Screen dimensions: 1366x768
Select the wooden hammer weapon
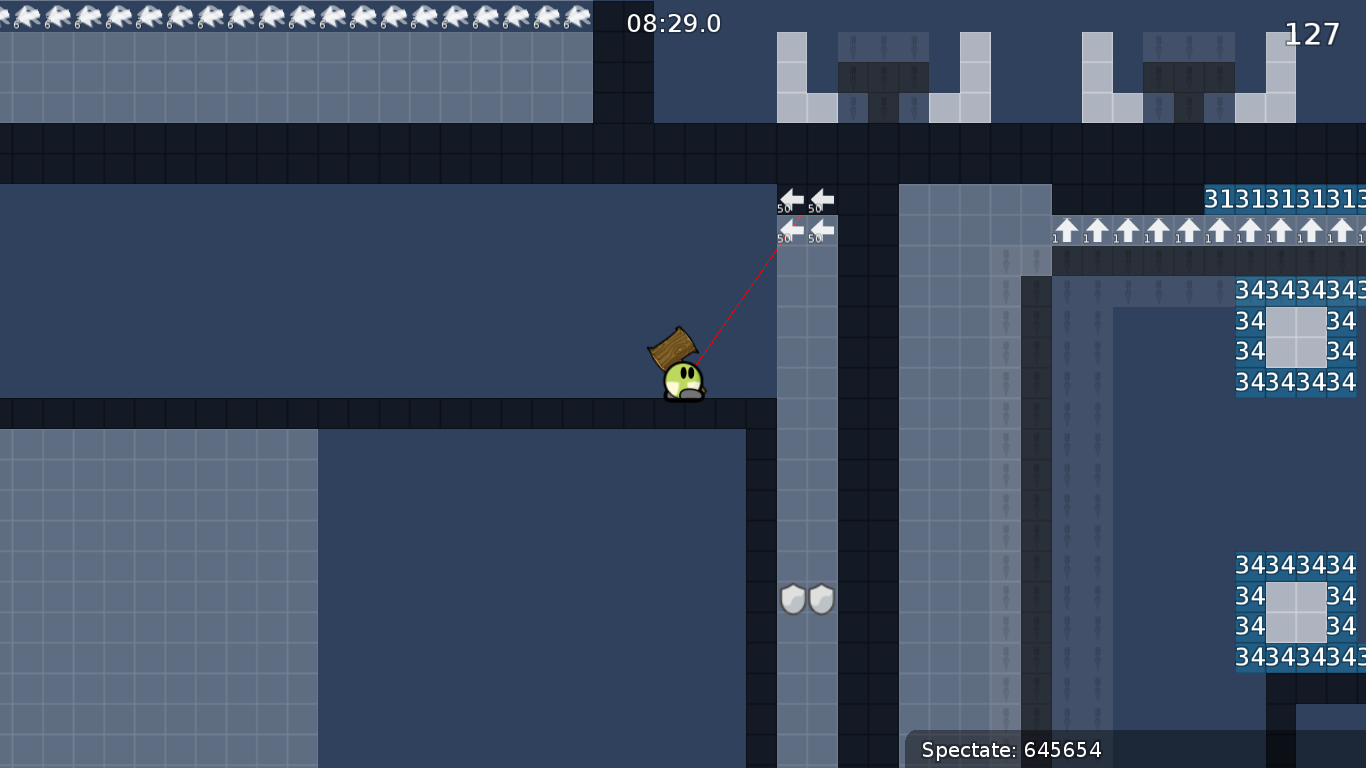672,348
